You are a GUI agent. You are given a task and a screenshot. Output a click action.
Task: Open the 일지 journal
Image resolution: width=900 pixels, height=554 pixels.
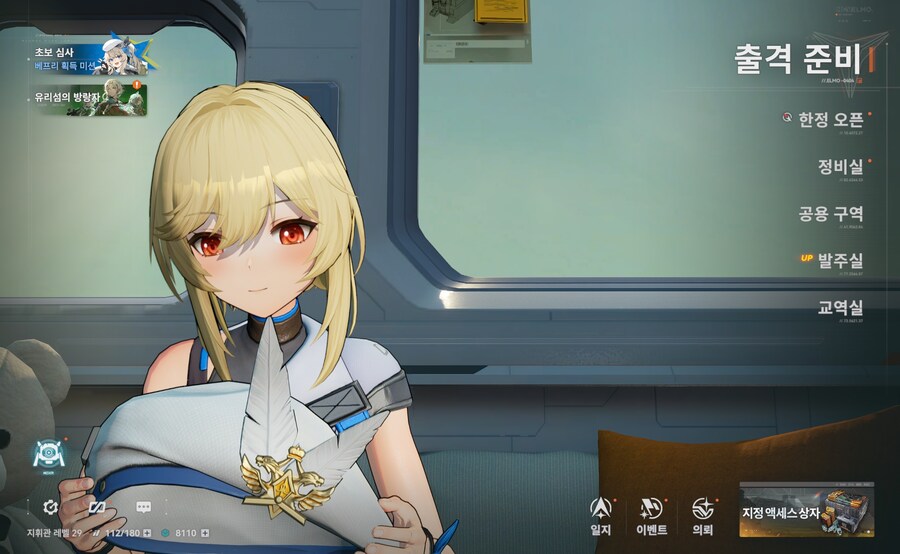click(x=601, y=516)
